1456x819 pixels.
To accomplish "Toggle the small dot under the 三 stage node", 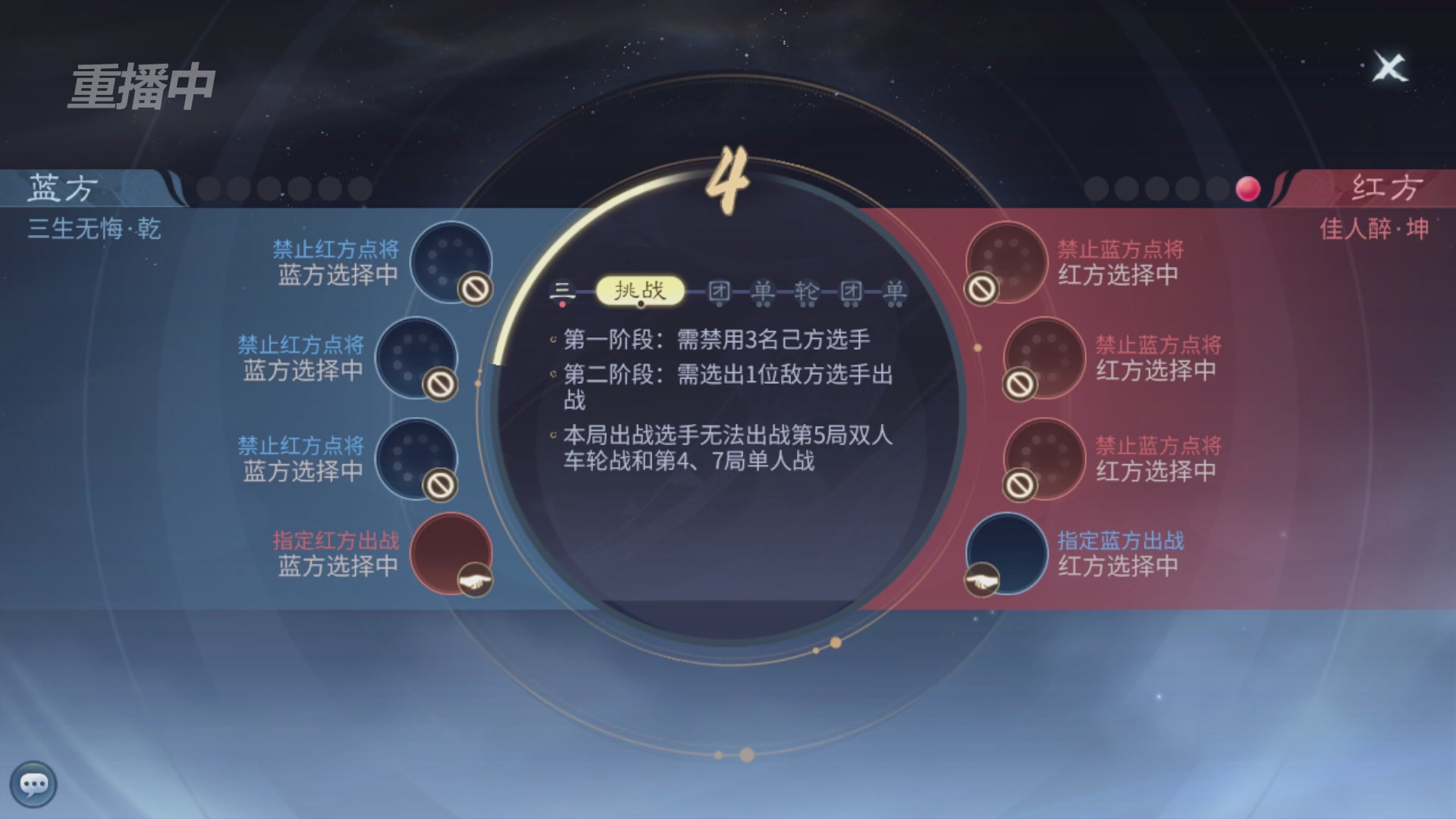I will [x=562, y=304].
